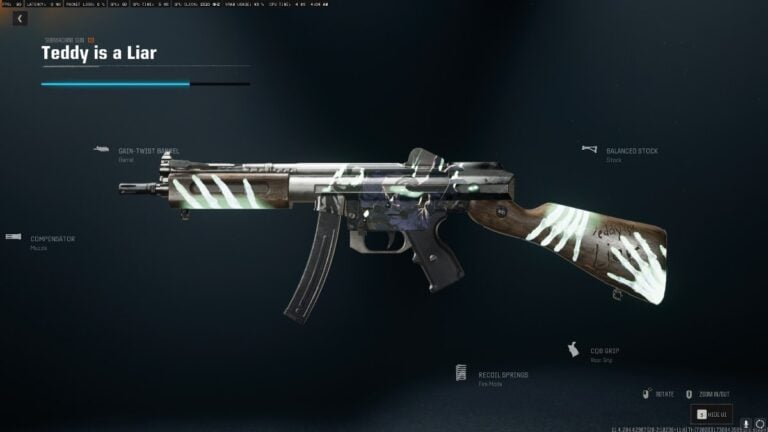Image resolution: width=768 pixels, height=432 pixels.
Task: Open the Recoil Springs fire mods slot
Action: click(503, 375)
